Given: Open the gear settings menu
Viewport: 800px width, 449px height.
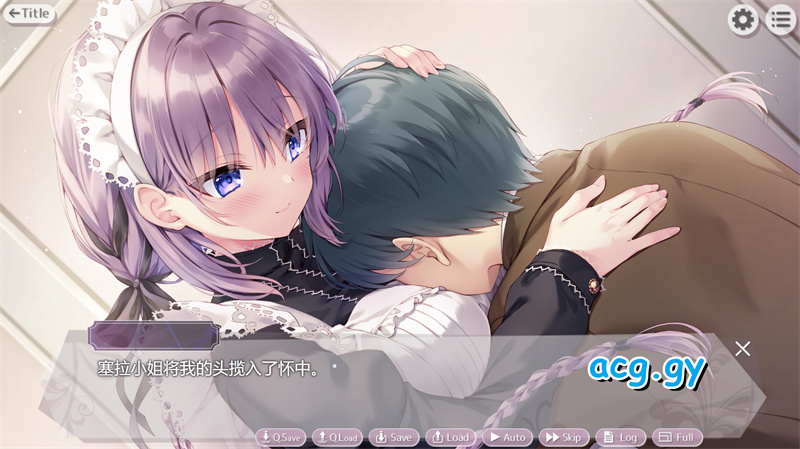Looking at the screenshot, I should (x=742, y=19).
